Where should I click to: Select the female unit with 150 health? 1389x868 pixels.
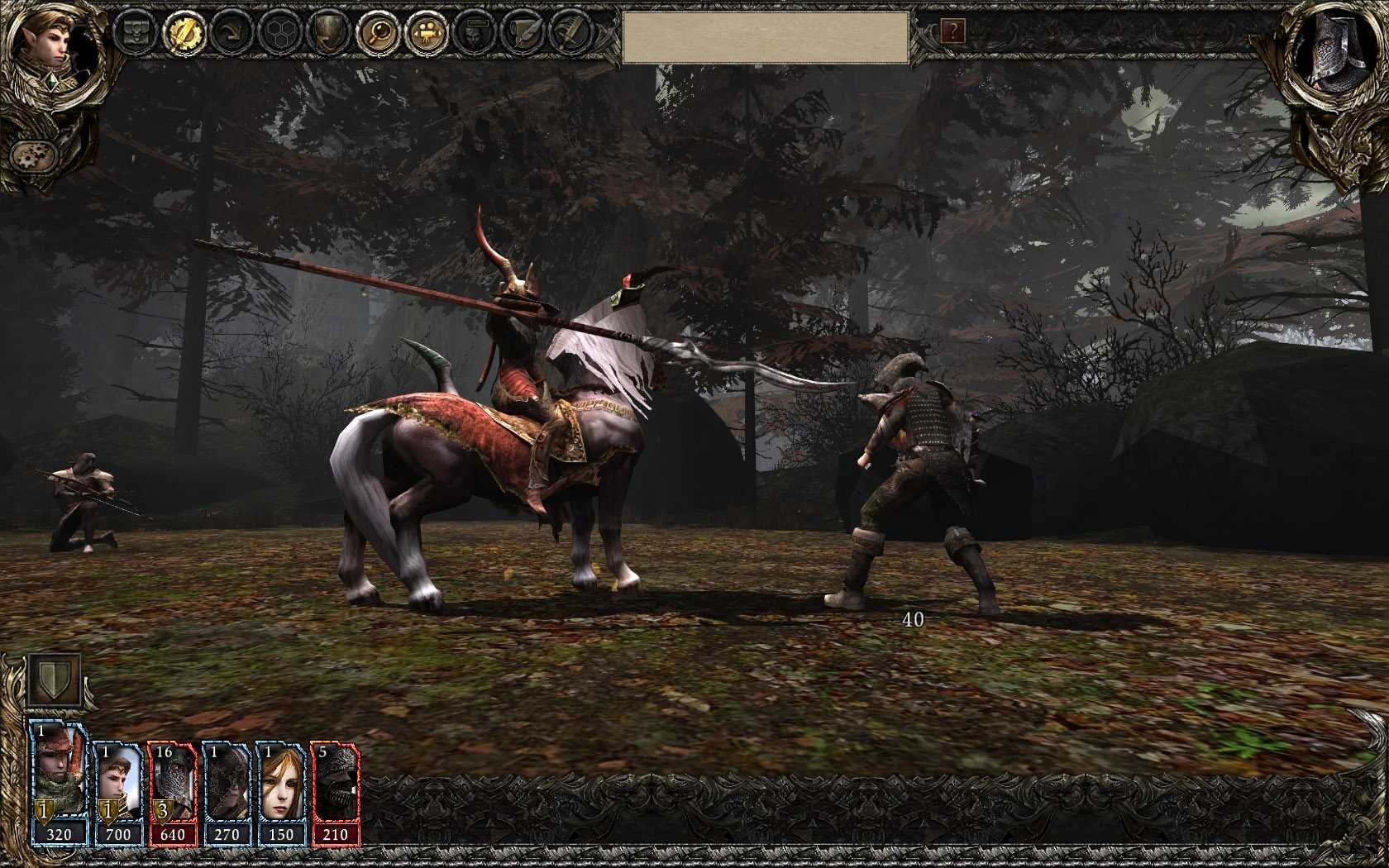[282, 785]
